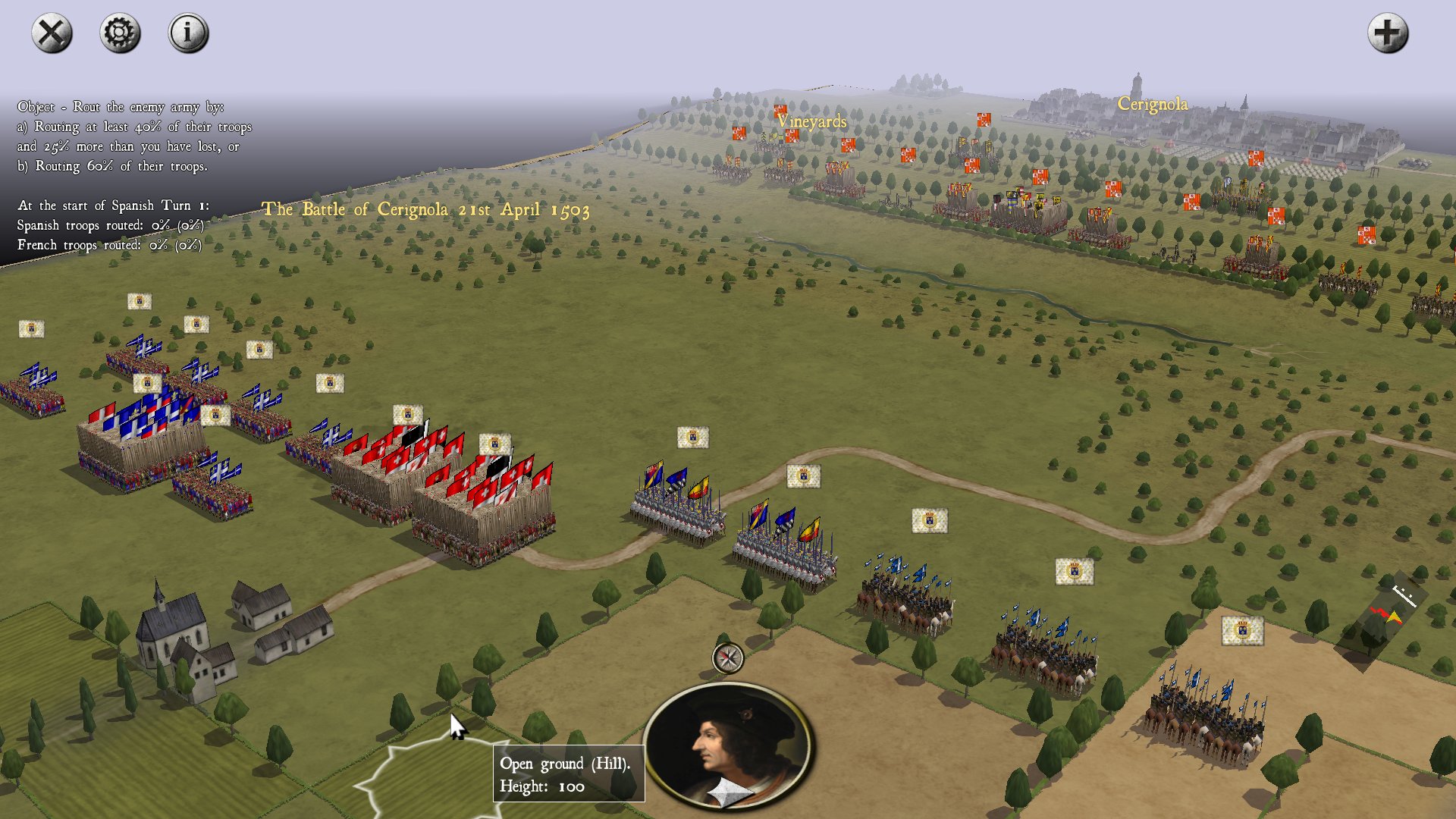Select the general's portrait medallion
Image resolution: width=1456 pixels, height=819 pixels.
(728, 745)
